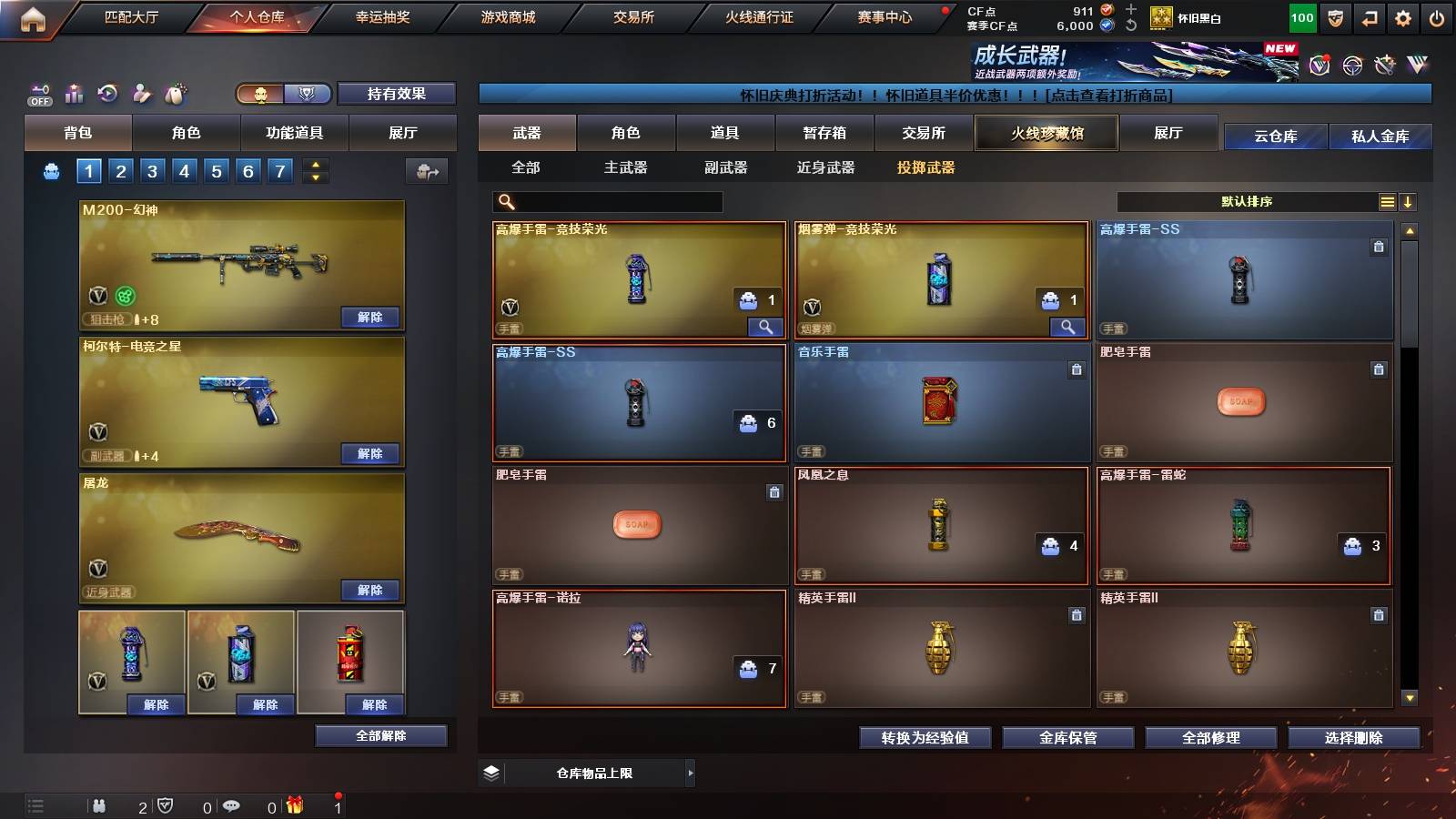Open the pet/egg icon in top-left toolbar
This screenshot has height=819, width=1456.
[175, 93]
